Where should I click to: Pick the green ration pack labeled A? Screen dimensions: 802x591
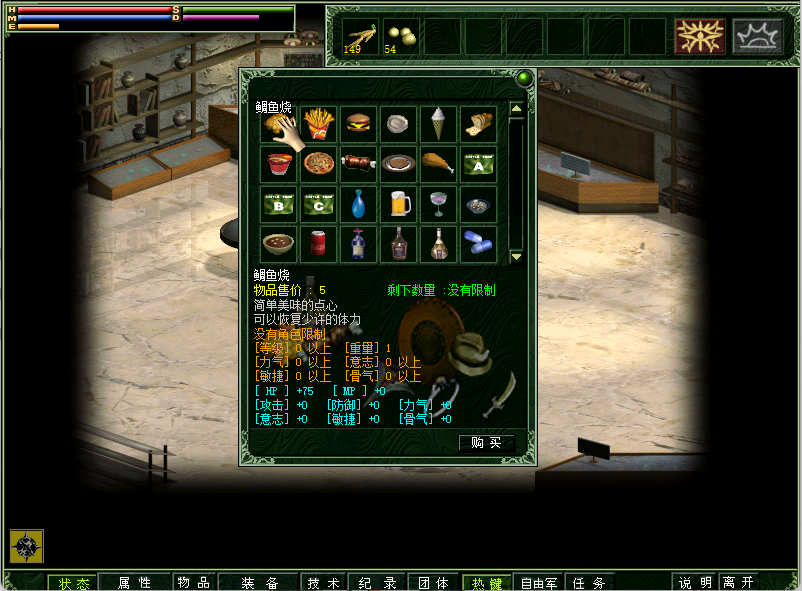click(x=478, y=164)
